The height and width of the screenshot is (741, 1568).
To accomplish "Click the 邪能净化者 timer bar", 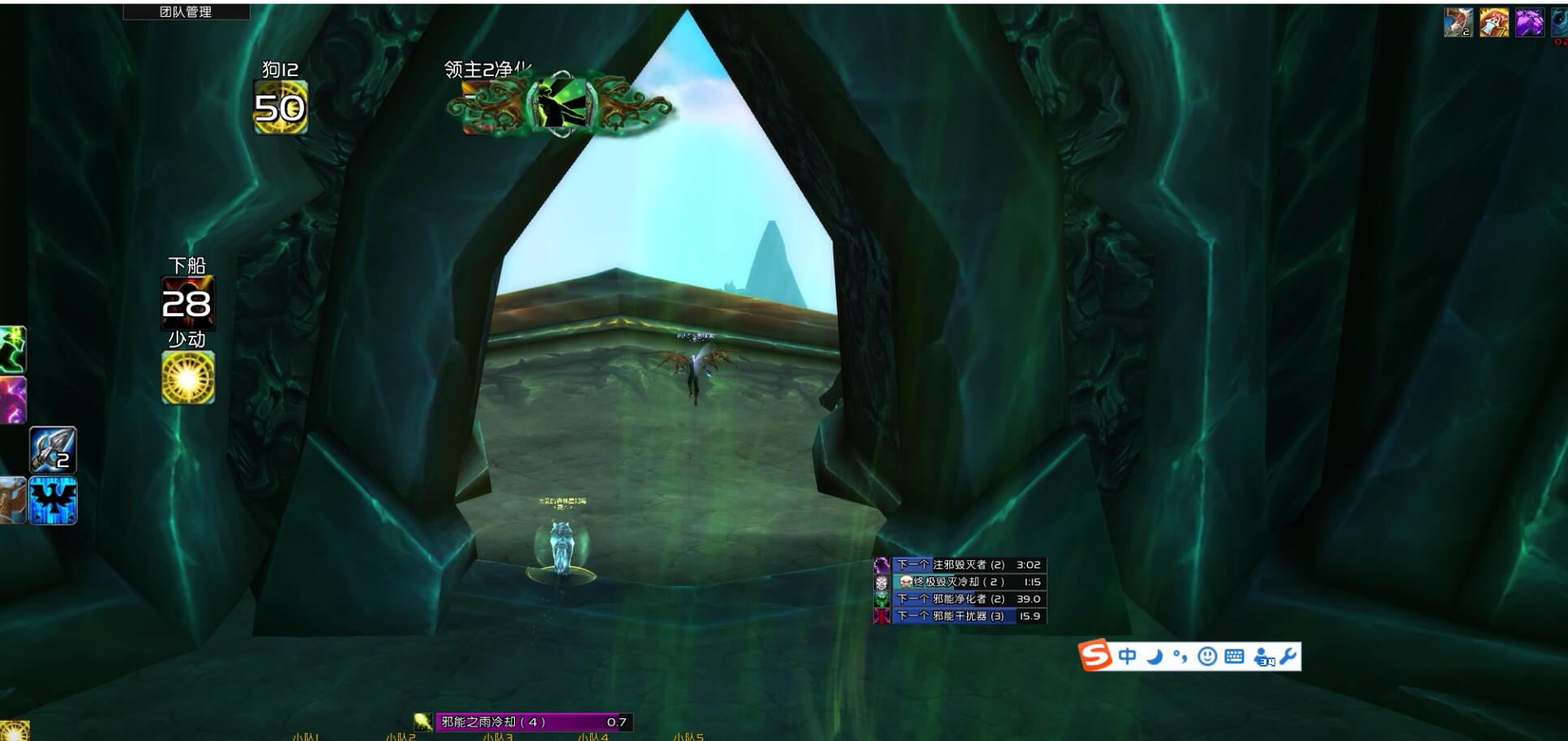I will tap(969, 599).
